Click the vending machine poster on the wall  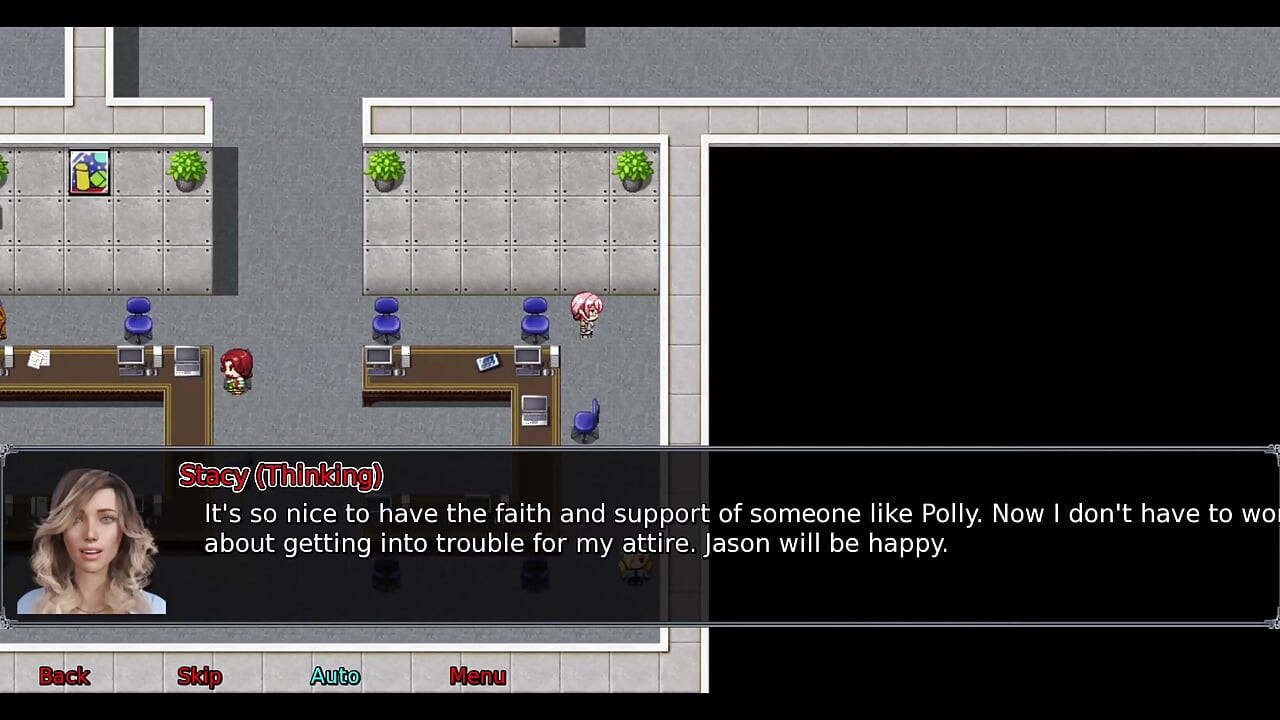(x=89, y=172)
